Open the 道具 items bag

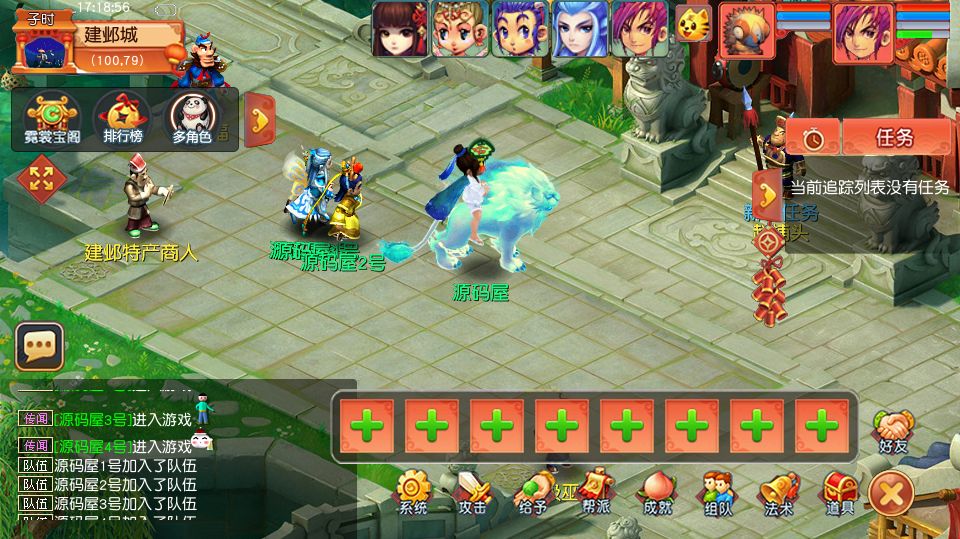click(839, 493)
